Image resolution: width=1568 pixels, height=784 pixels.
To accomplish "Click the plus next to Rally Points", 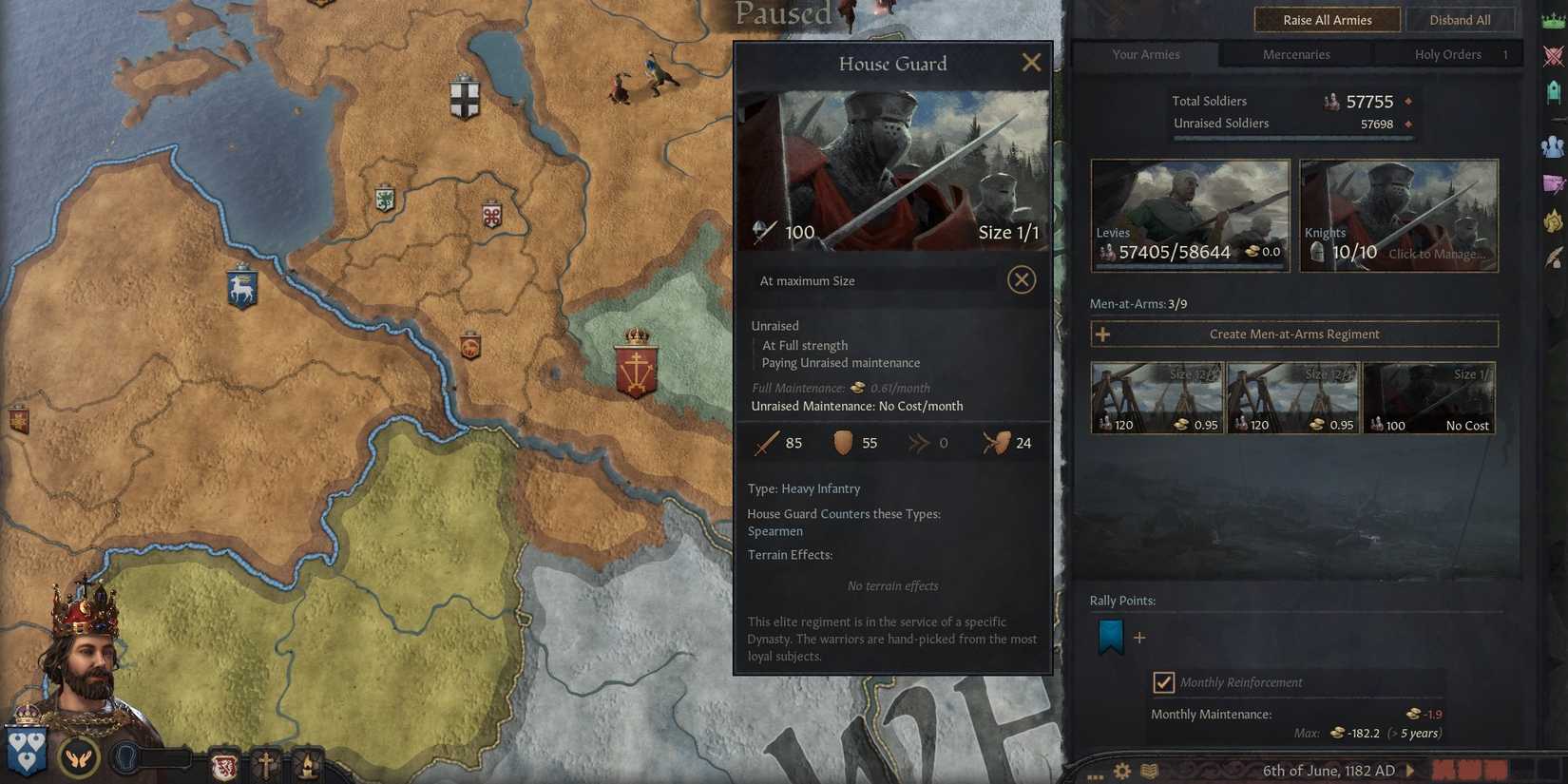I will (1139, 638).
